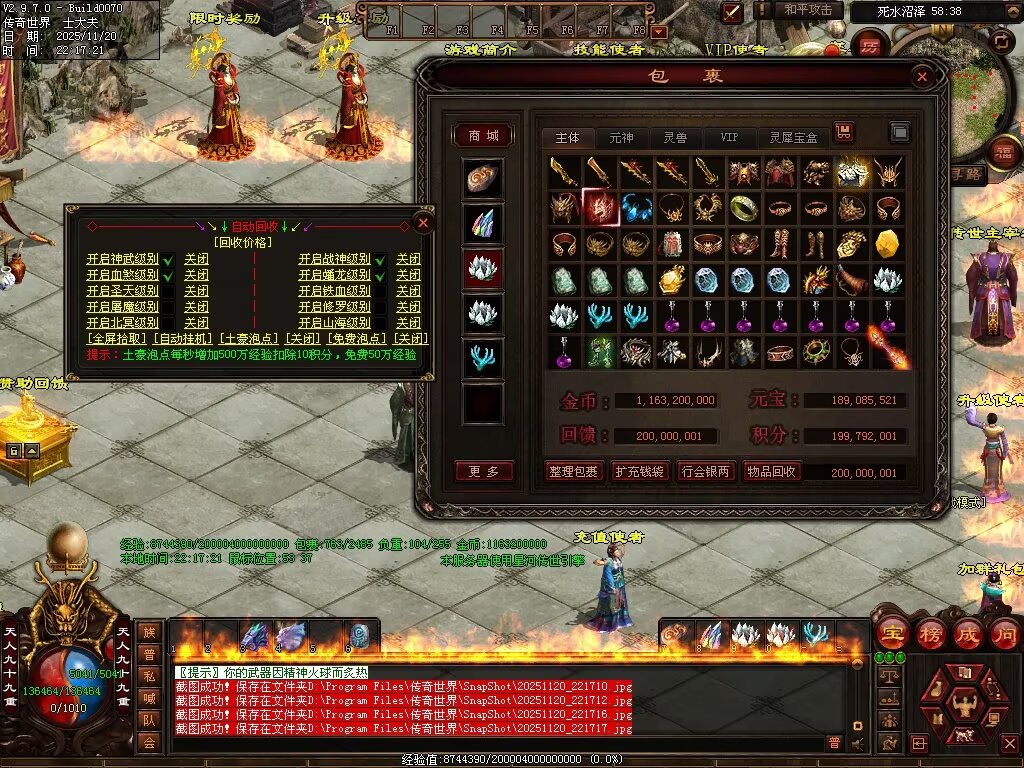Image resolution: width=1024 pixels, height=768 pixels.
Task: Uncheck the 开启神武级别 option
Action: (168, 259)
